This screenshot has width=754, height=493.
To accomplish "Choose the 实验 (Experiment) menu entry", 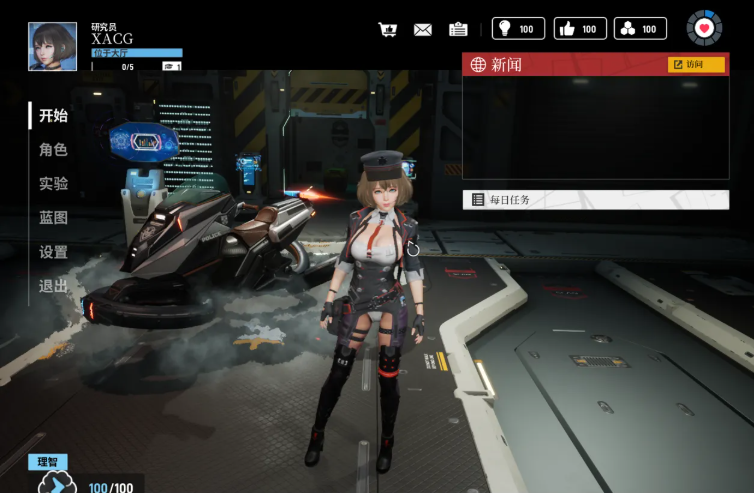I will click(x=53, y=184).
